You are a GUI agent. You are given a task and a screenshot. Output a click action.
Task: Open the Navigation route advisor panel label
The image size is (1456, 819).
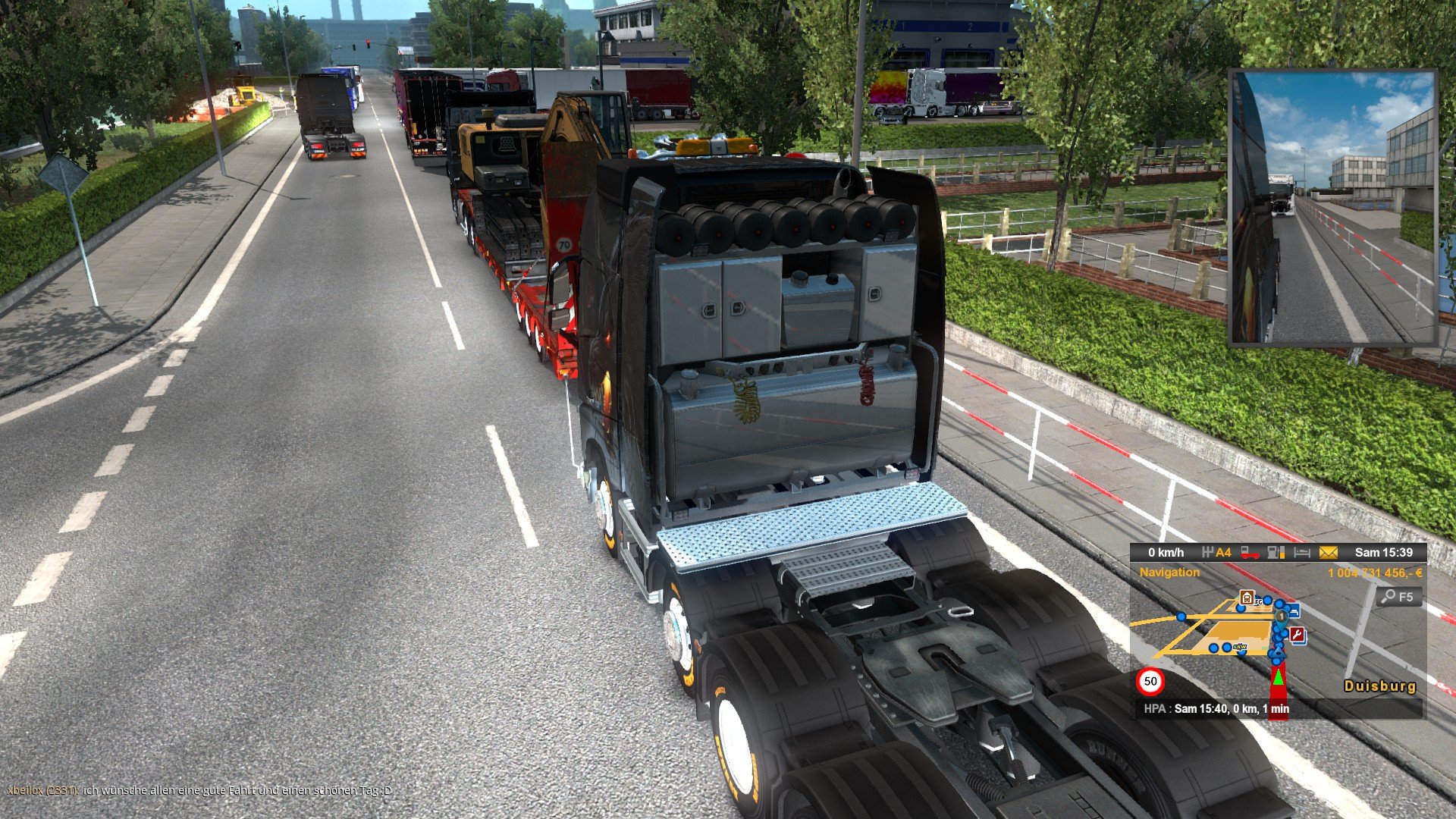click(1169, 573)
